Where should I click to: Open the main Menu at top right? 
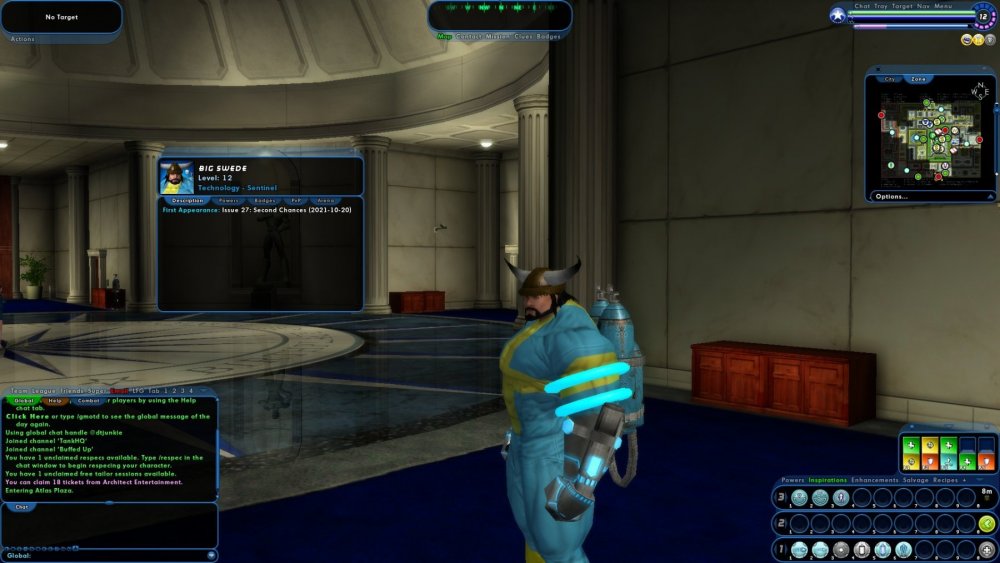(946, 6)
